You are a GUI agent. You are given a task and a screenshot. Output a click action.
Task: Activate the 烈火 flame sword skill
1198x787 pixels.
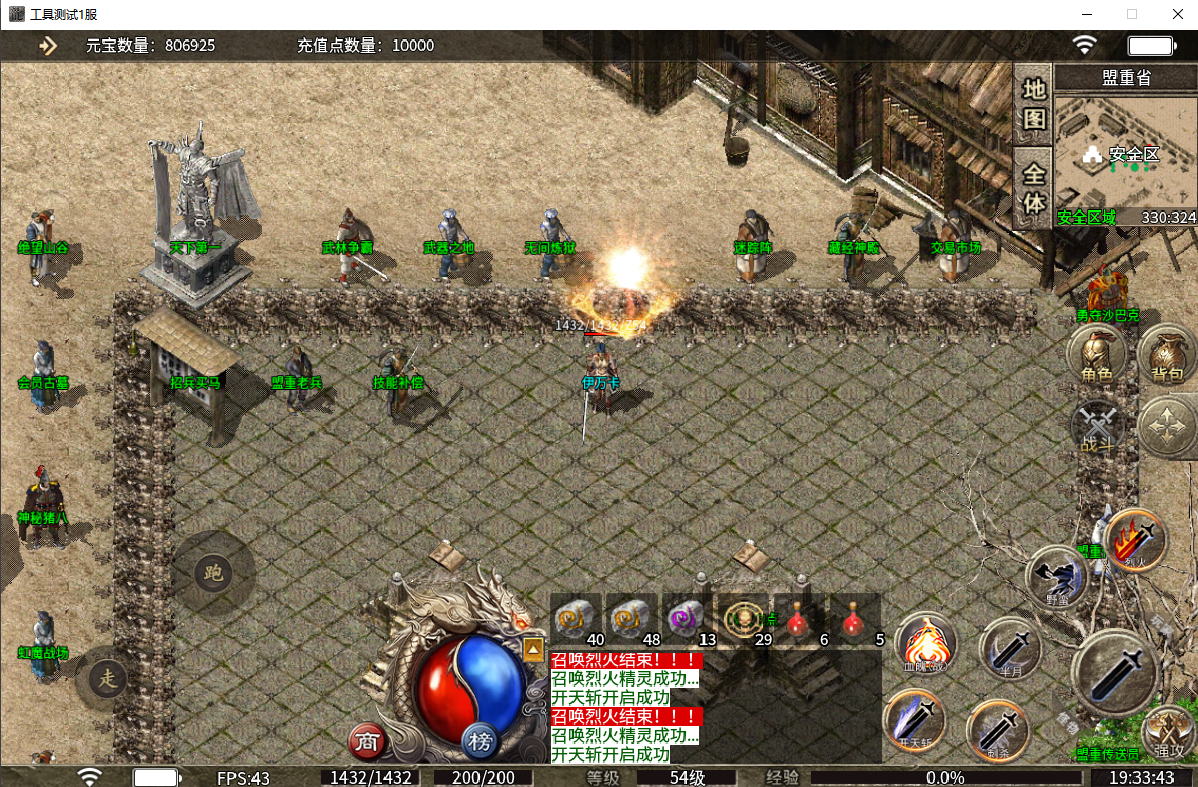[1136, 540]
